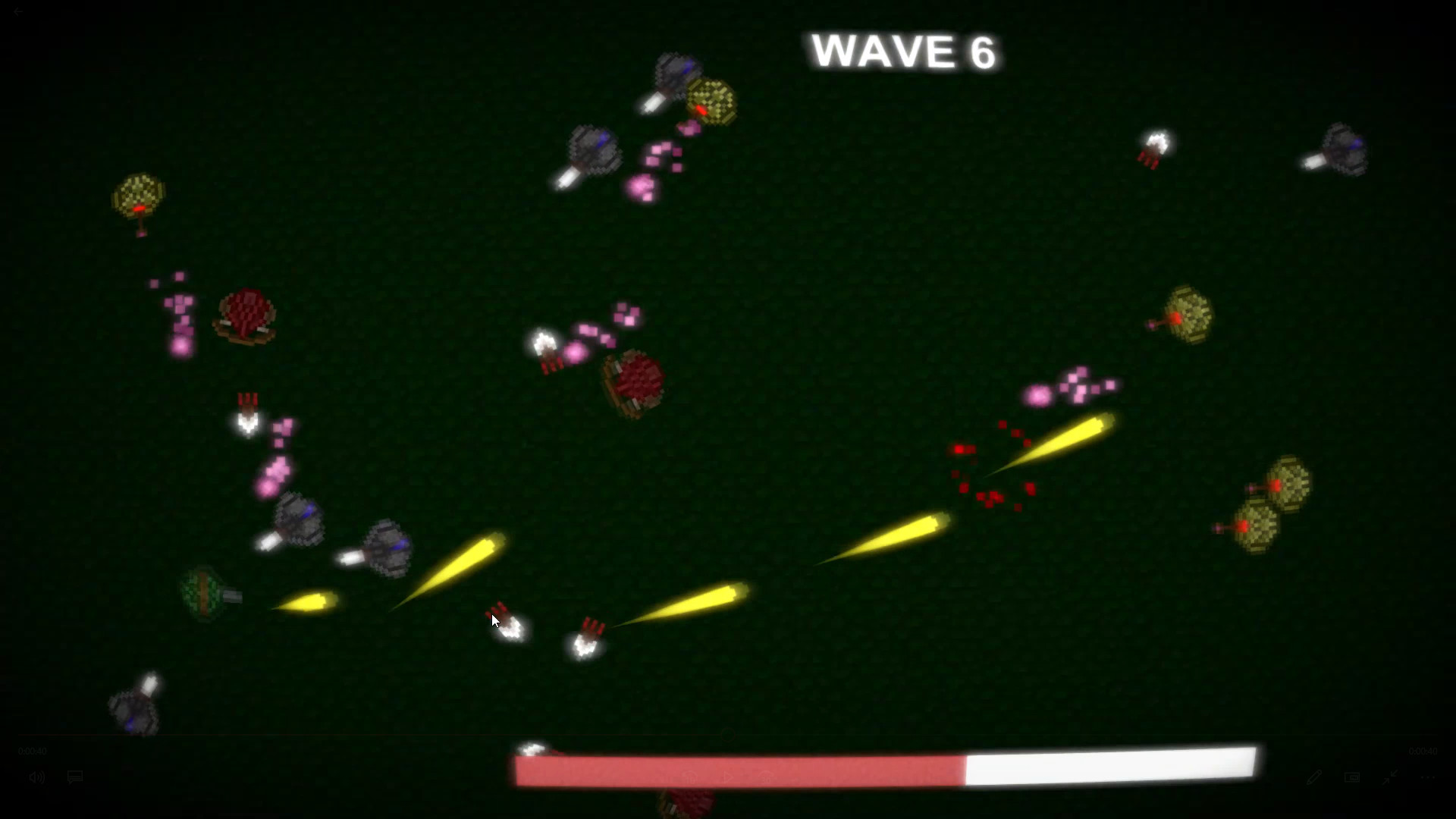Viewport: 1456px width, 819px height.
Task: Mute the audio with the speaker toggle
Action: 36,777
